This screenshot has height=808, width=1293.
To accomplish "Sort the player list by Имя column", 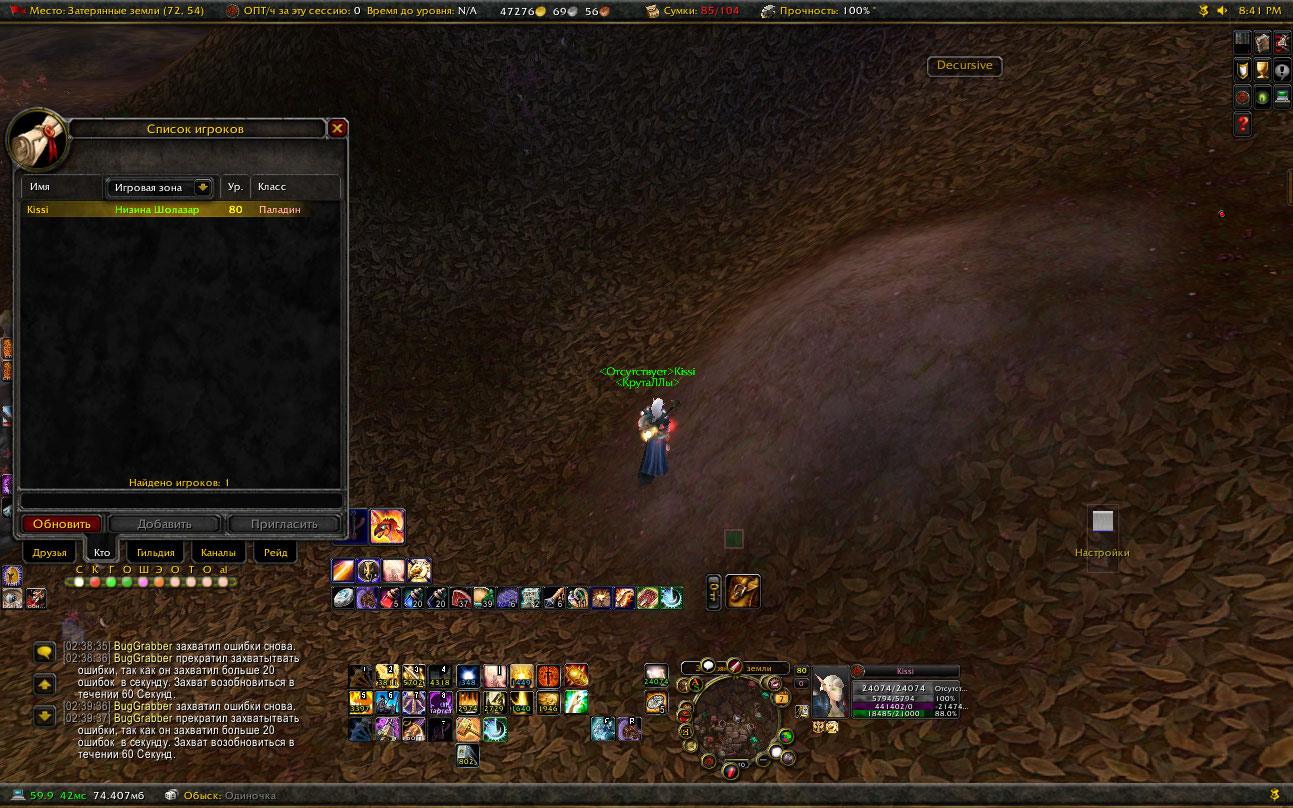I will pos(62,187).
